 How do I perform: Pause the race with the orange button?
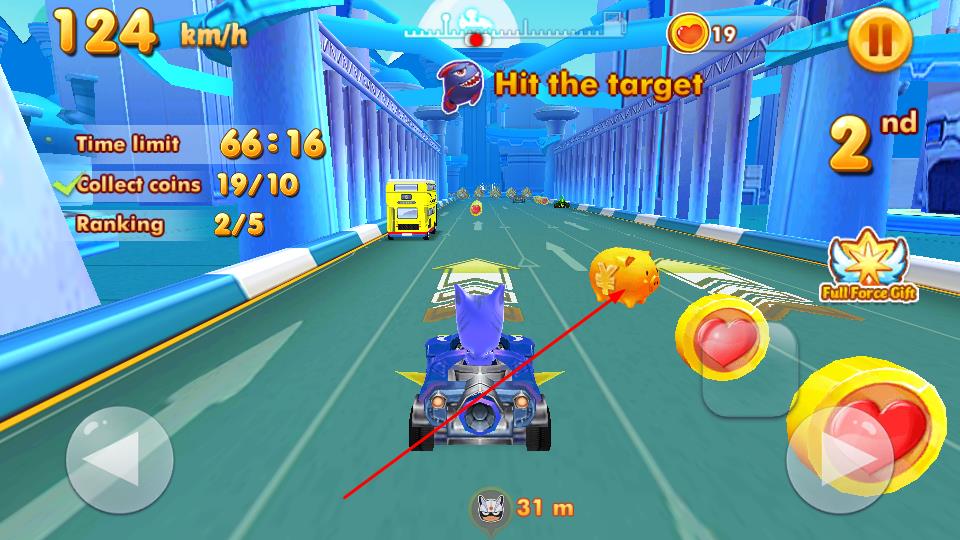tap(880, 41)
